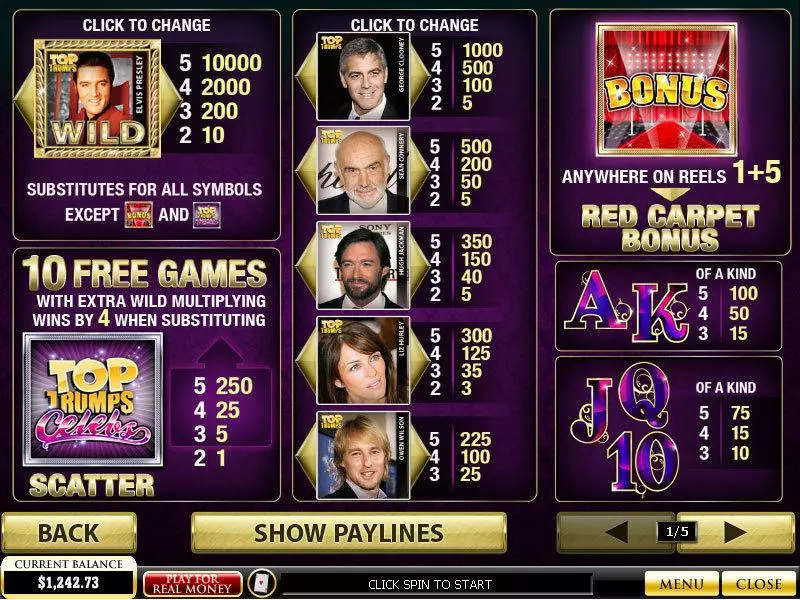Change the Owen Wilson symbol
Viewport: 800px width, 600px height.
(350, 453)
